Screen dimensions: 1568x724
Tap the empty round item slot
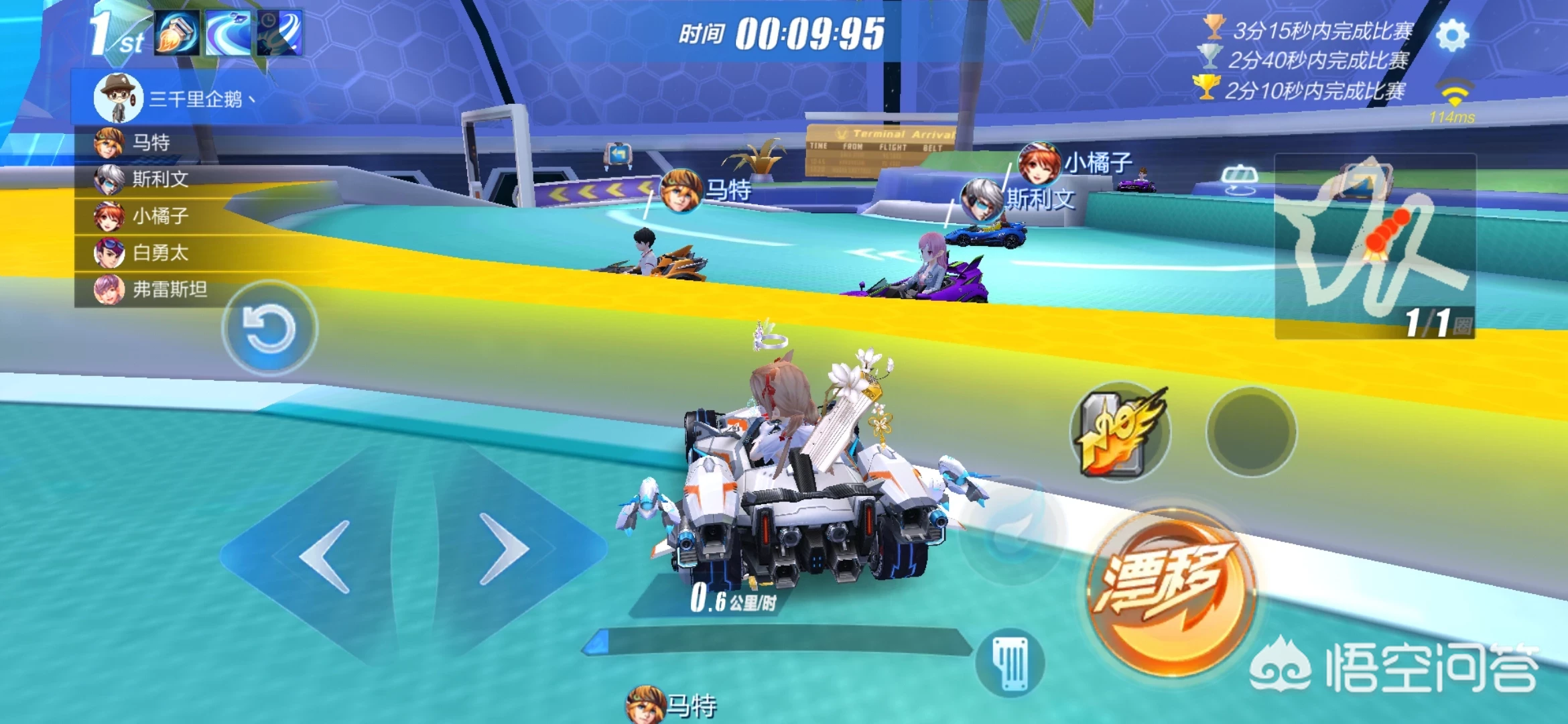[1251, 432]
